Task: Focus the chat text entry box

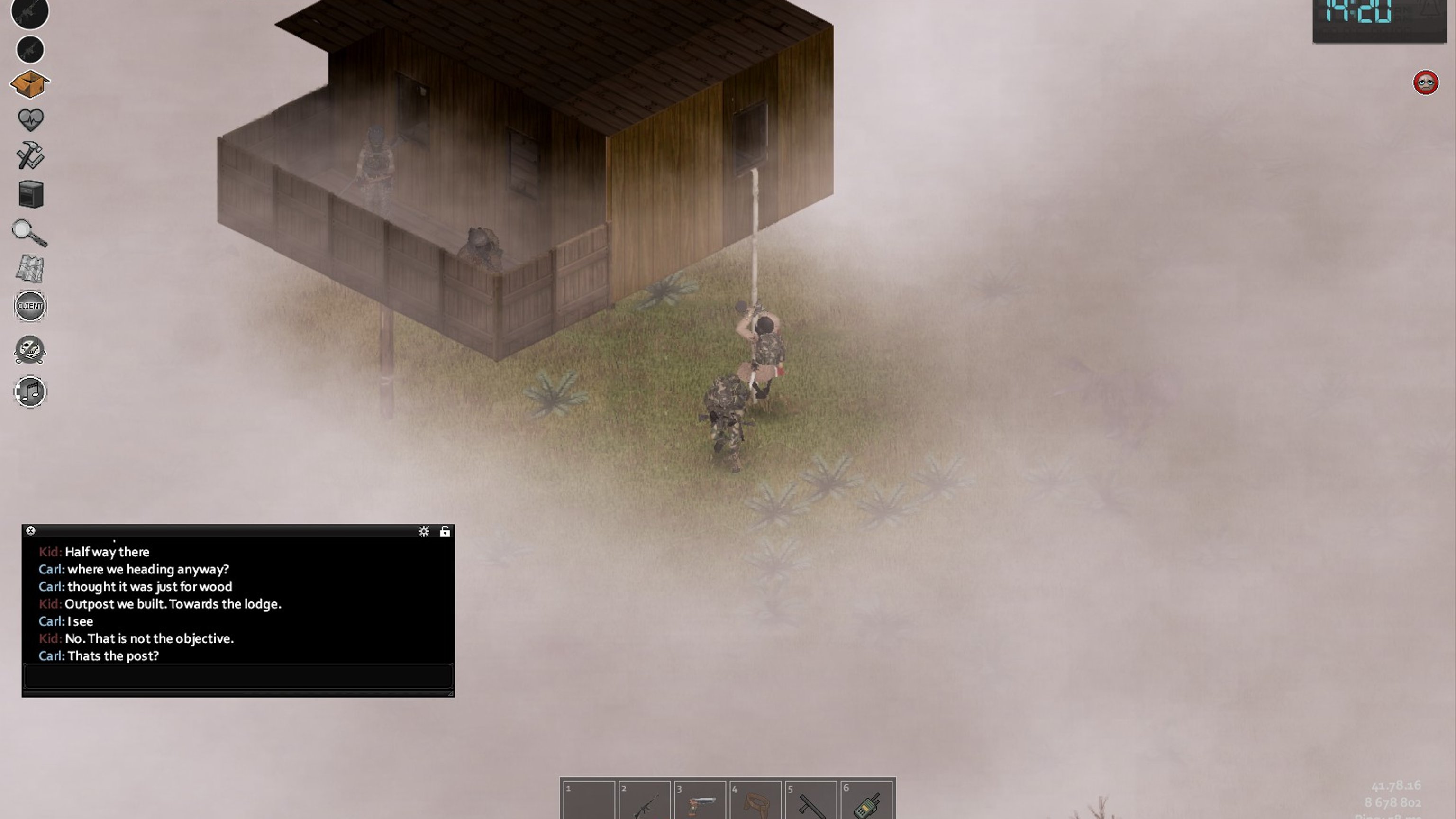Action: (238, 676)
